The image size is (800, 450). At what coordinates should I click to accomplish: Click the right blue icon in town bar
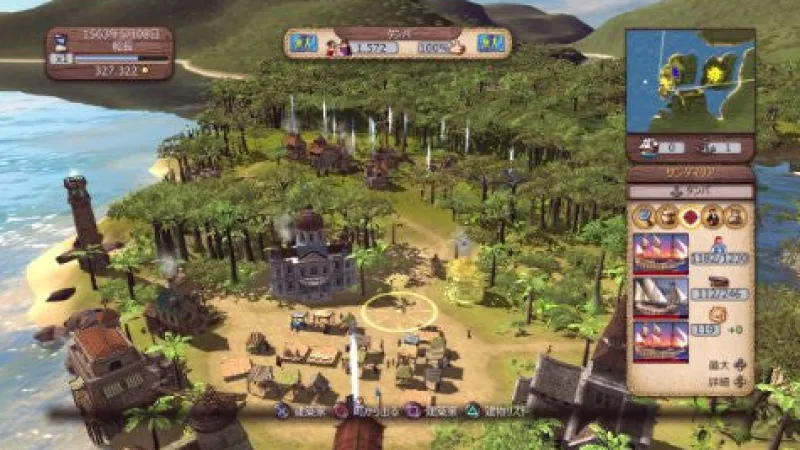pos(490,44)
